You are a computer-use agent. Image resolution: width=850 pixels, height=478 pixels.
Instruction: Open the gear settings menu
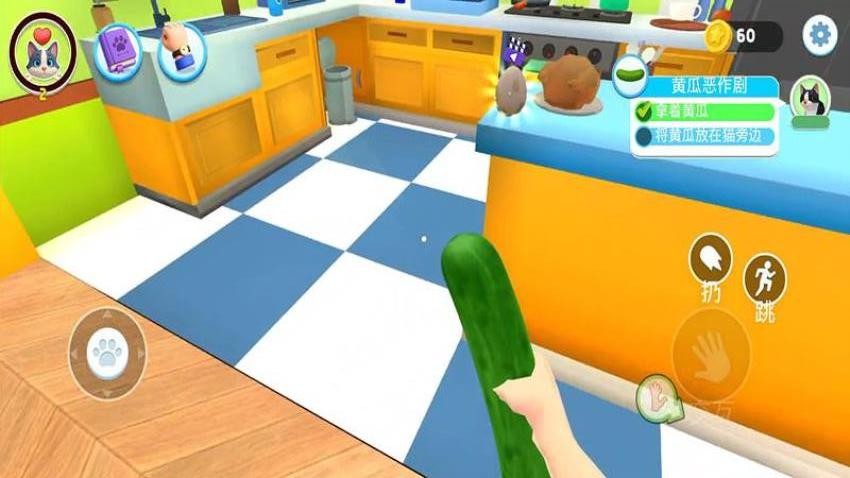pos(820,36)
